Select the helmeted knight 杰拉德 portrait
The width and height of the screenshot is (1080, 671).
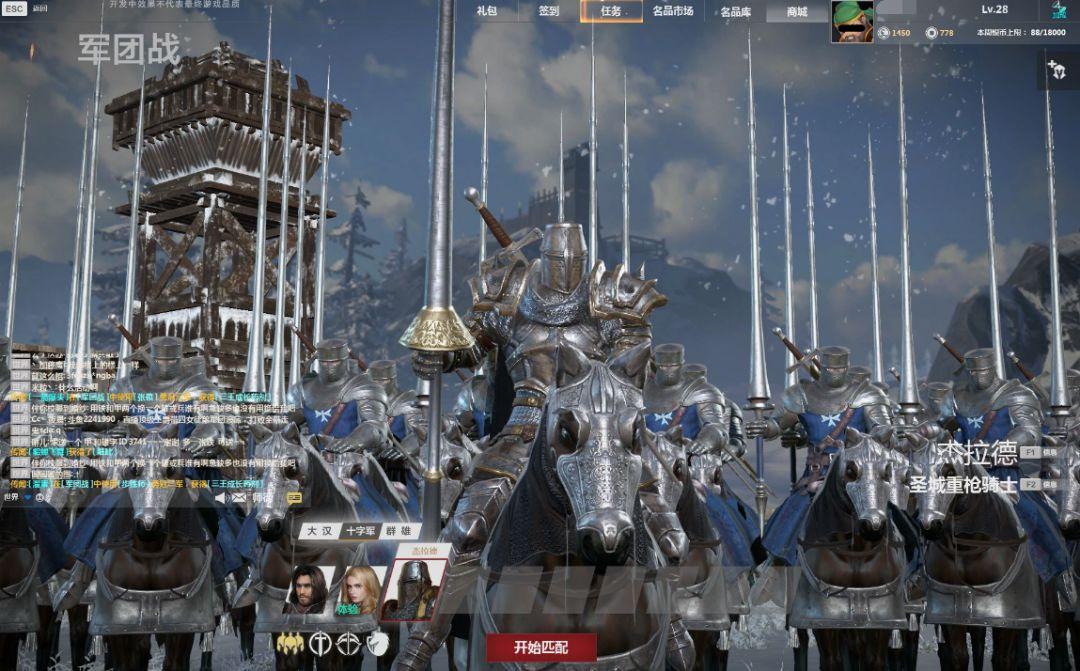414,590
